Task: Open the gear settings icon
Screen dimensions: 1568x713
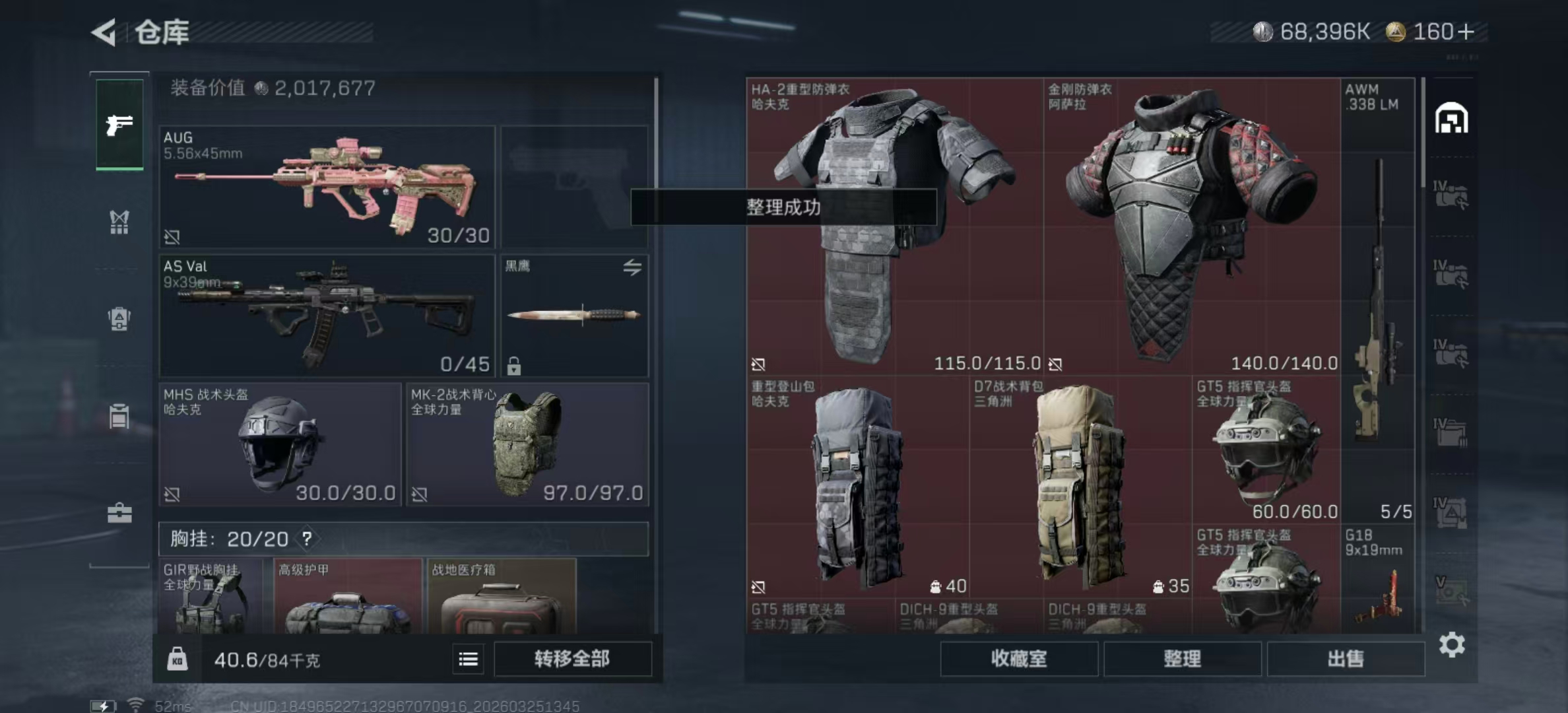Action: (1452, 644)
